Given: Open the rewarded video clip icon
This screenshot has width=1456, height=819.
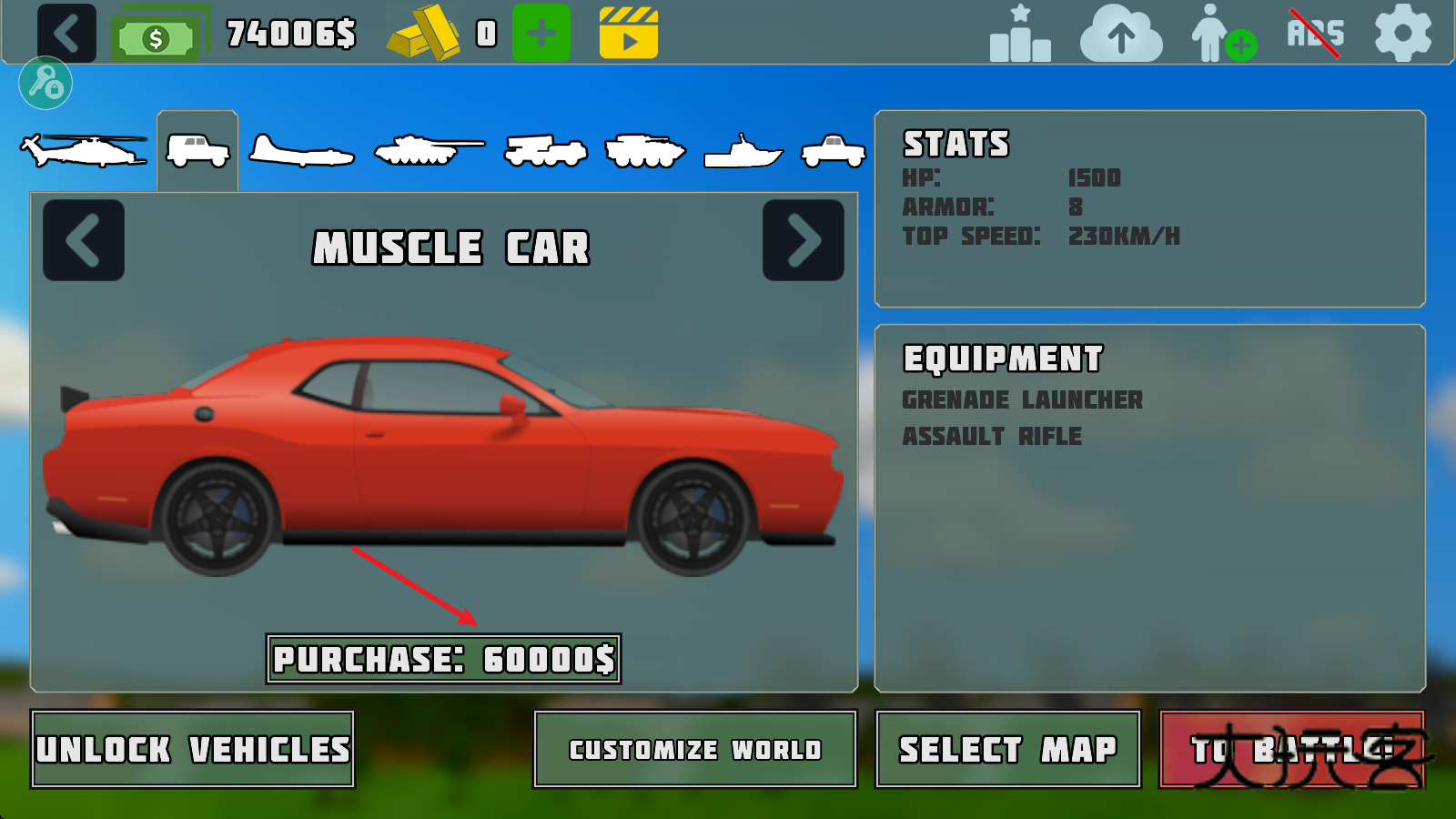Looking at the screenshot, I should (x=631, y=32).
